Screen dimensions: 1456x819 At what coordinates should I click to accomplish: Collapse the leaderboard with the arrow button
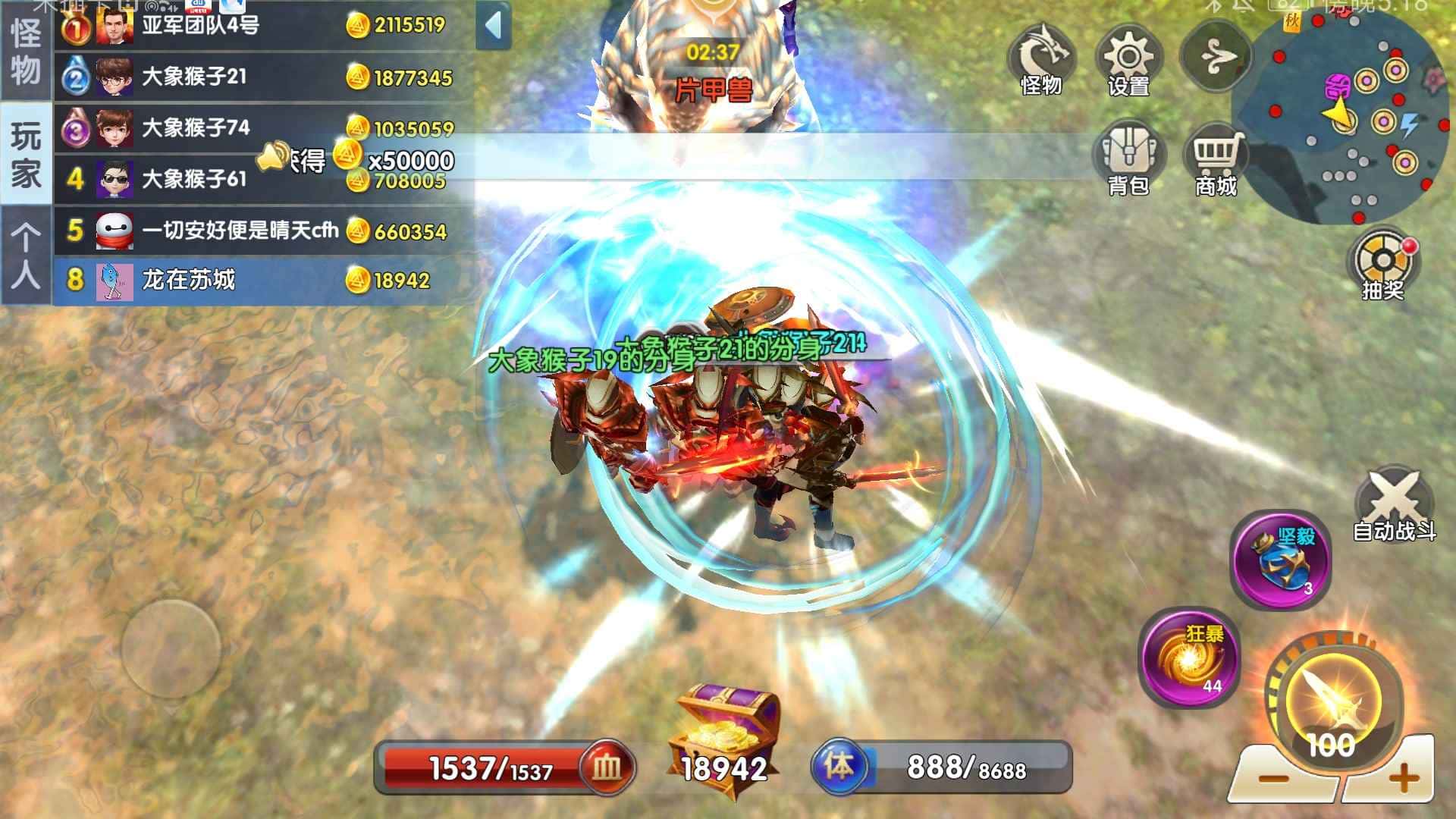click(x=494, y=26)
